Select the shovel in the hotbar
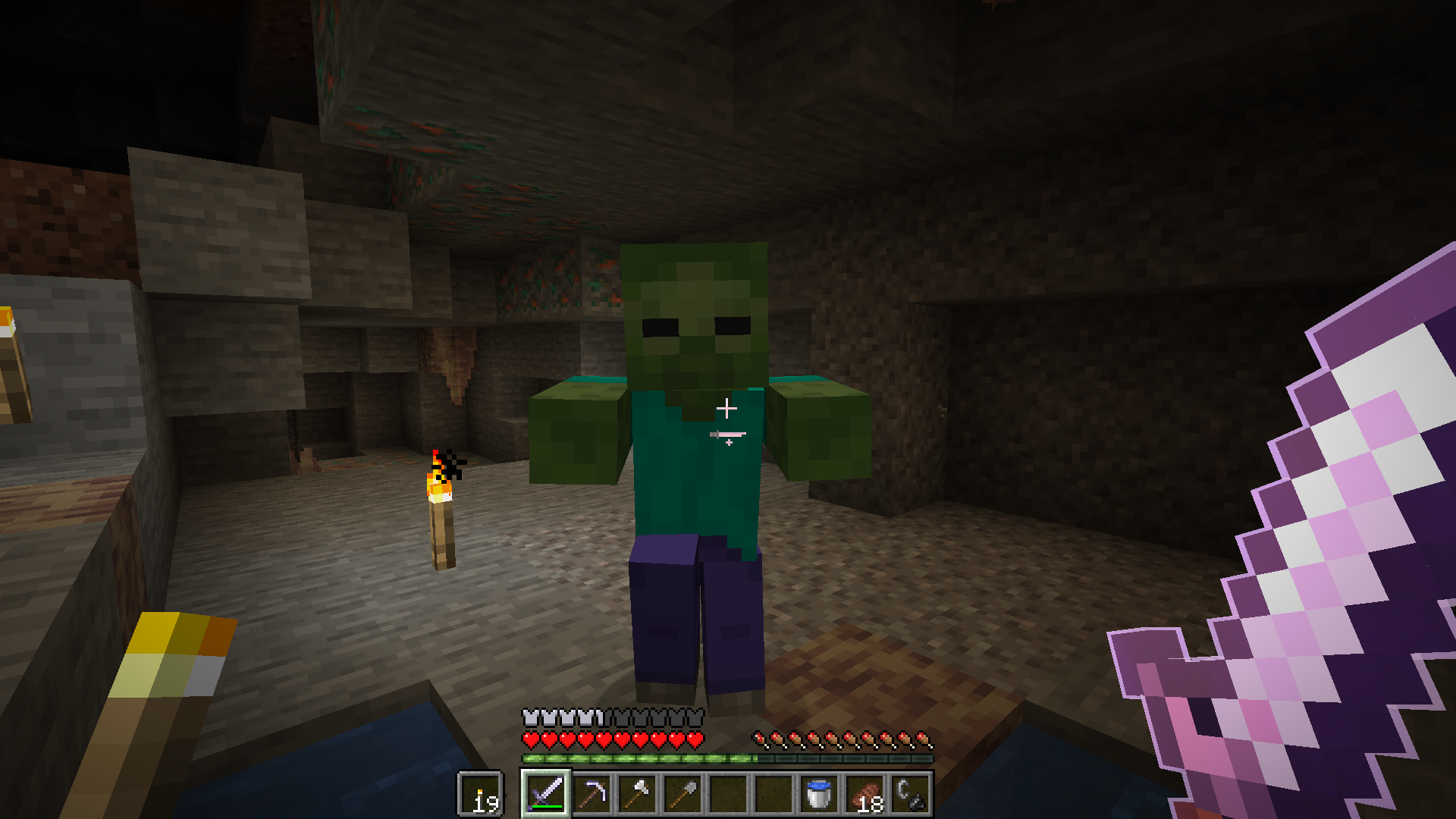Viewport: 1456px width, 819px height. (x=683, y=794)
